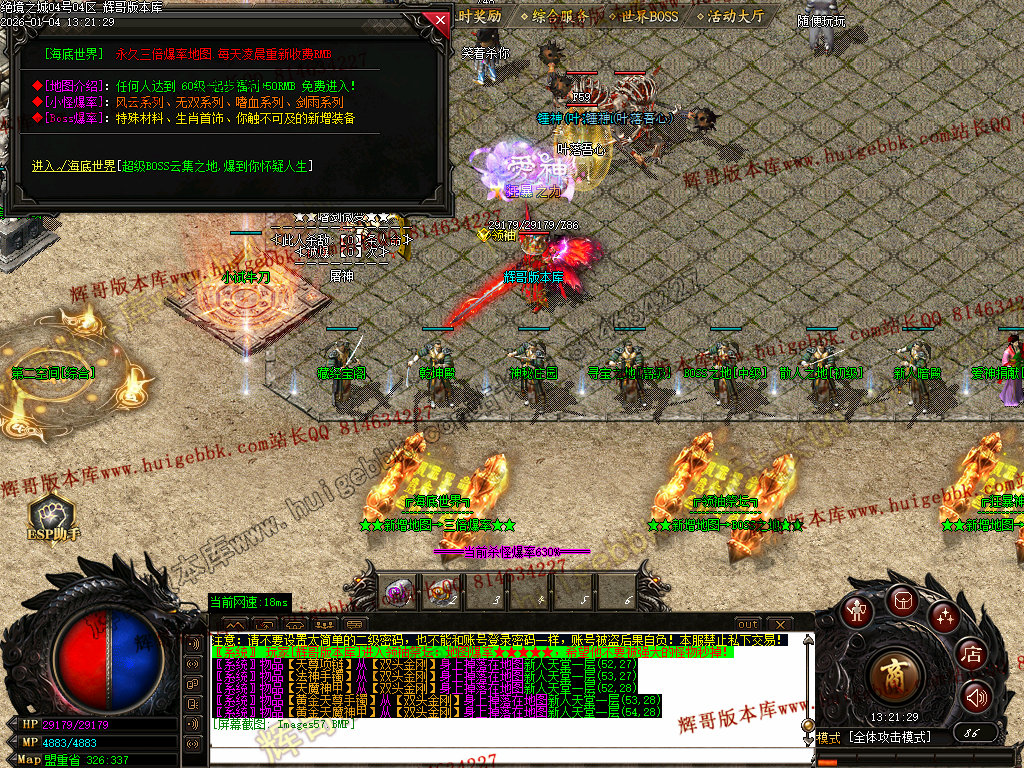The image size is (1024, 768).
Task: Click the chat window 'out' button
Action: click(748, 625)
